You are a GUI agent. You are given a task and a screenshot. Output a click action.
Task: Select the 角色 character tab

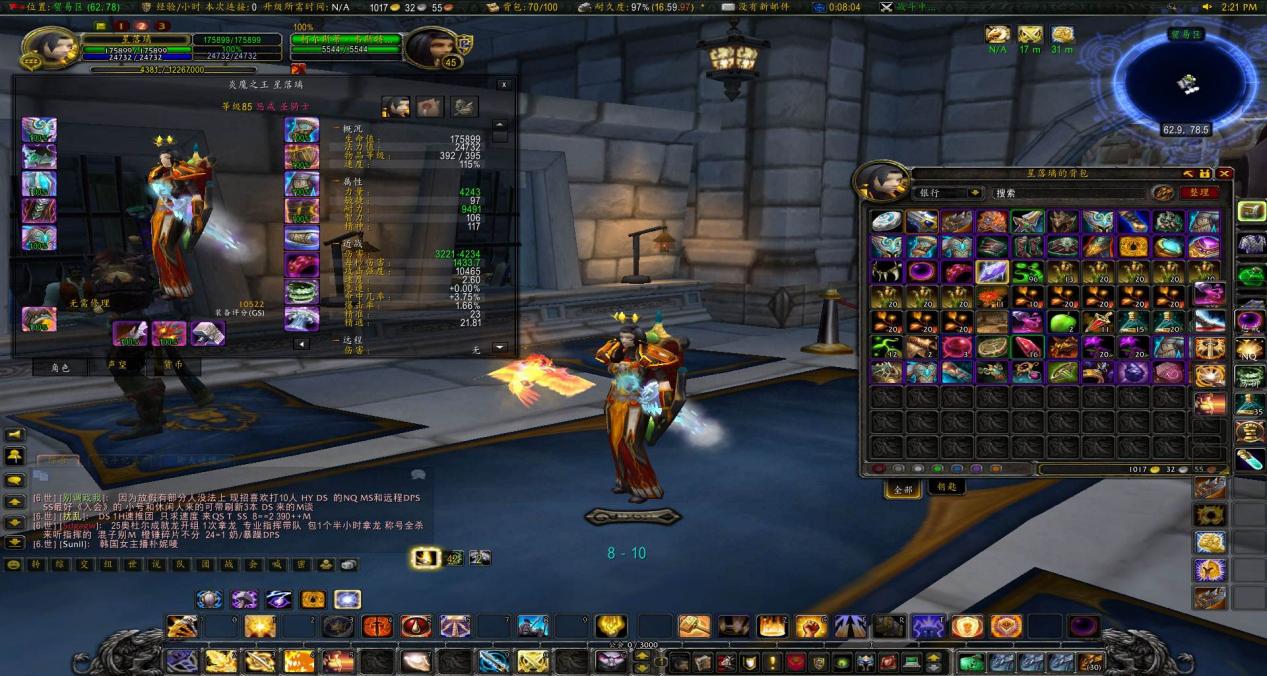pos(59,367)
